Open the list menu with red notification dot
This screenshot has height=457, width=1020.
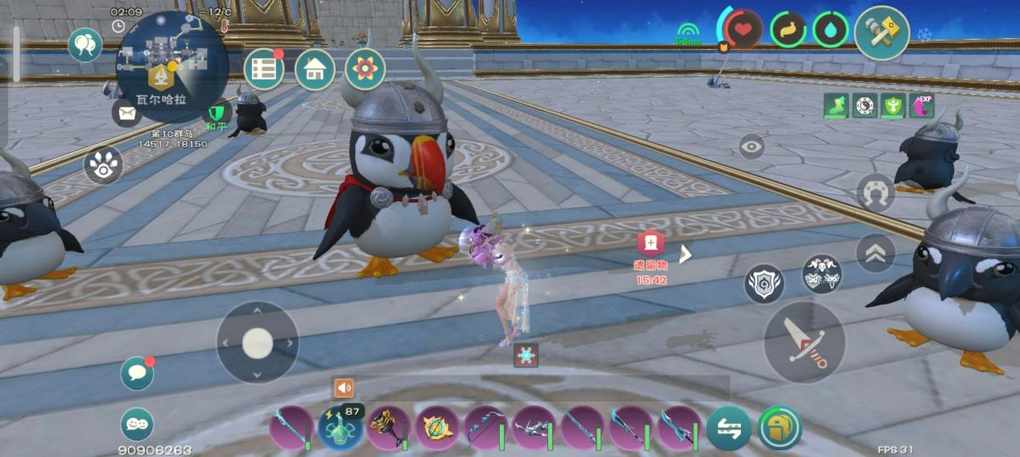264,69
